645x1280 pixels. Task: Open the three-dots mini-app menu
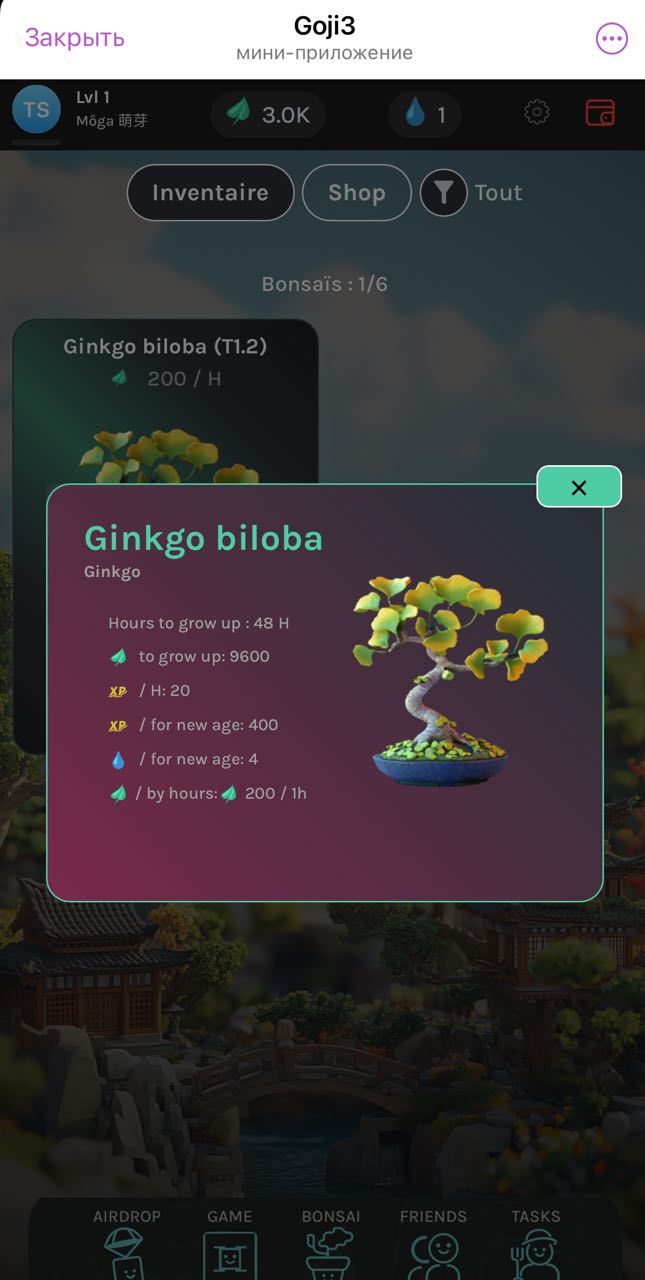(611, 39)
